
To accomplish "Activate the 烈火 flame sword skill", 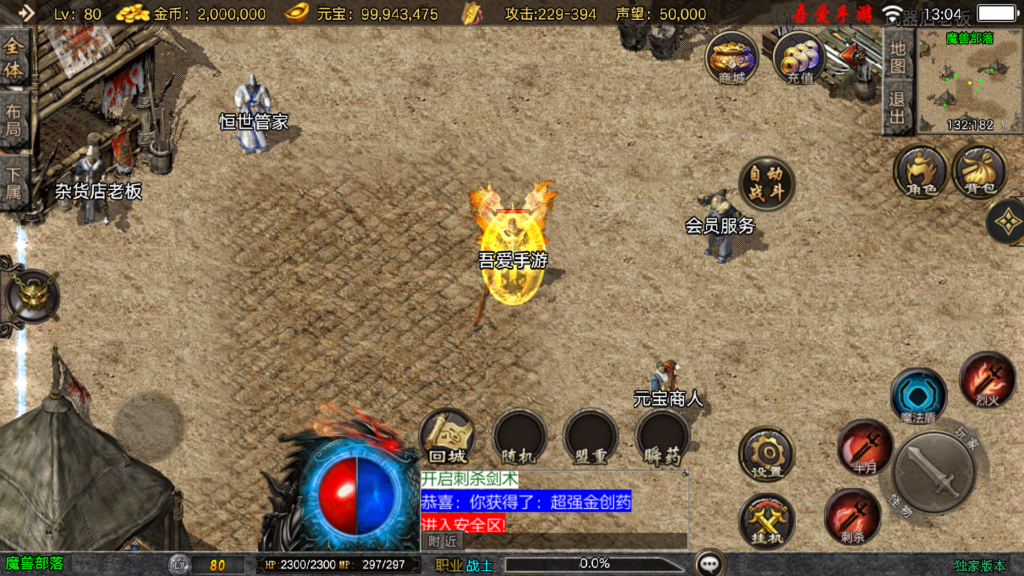I will [988, 379].
